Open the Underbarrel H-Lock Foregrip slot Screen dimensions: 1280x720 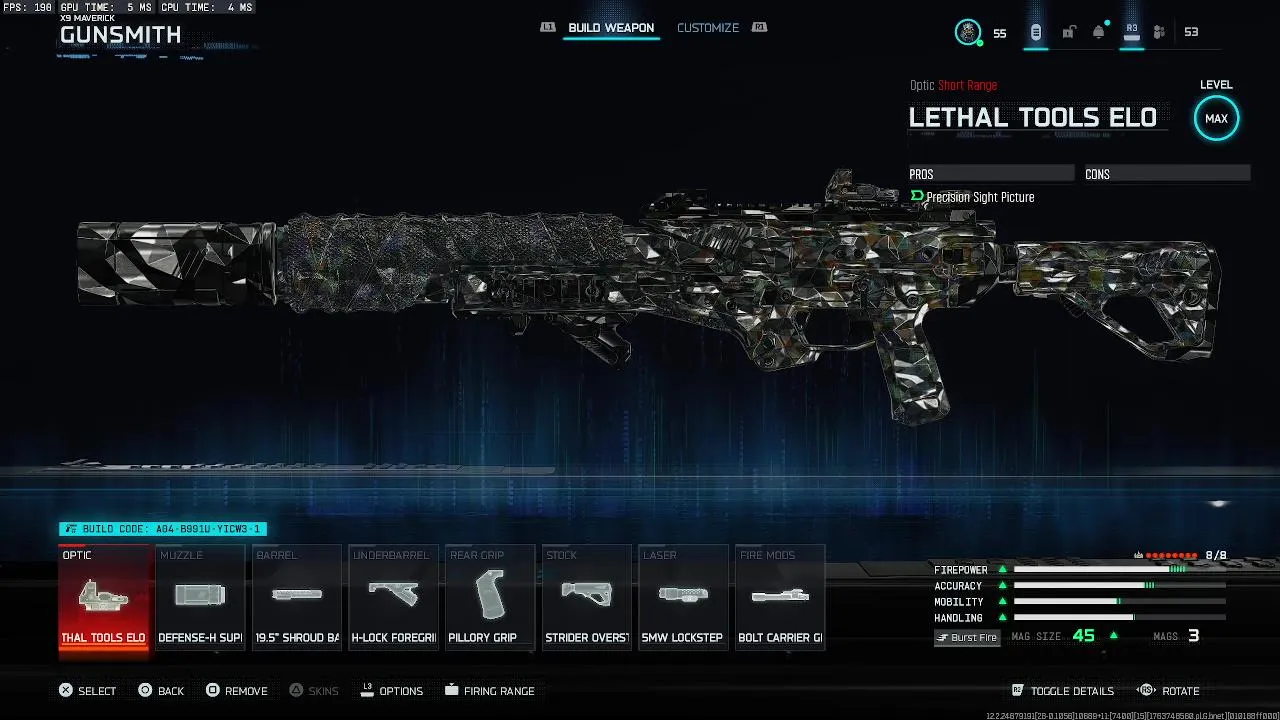(393, 598)
